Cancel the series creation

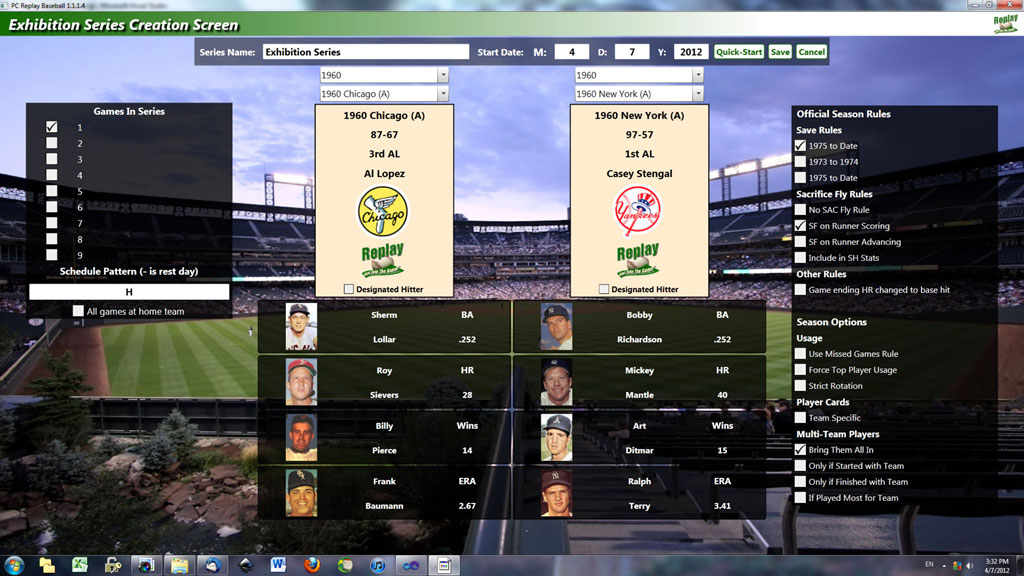[812, 52]
